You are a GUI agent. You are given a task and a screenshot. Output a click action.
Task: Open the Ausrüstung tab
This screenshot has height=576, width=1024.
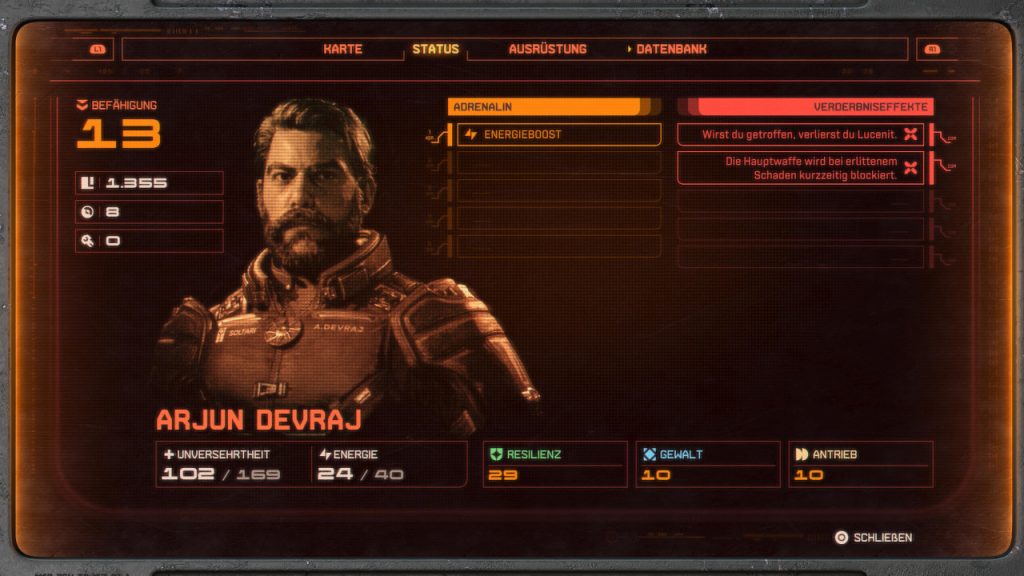point(547,49)
